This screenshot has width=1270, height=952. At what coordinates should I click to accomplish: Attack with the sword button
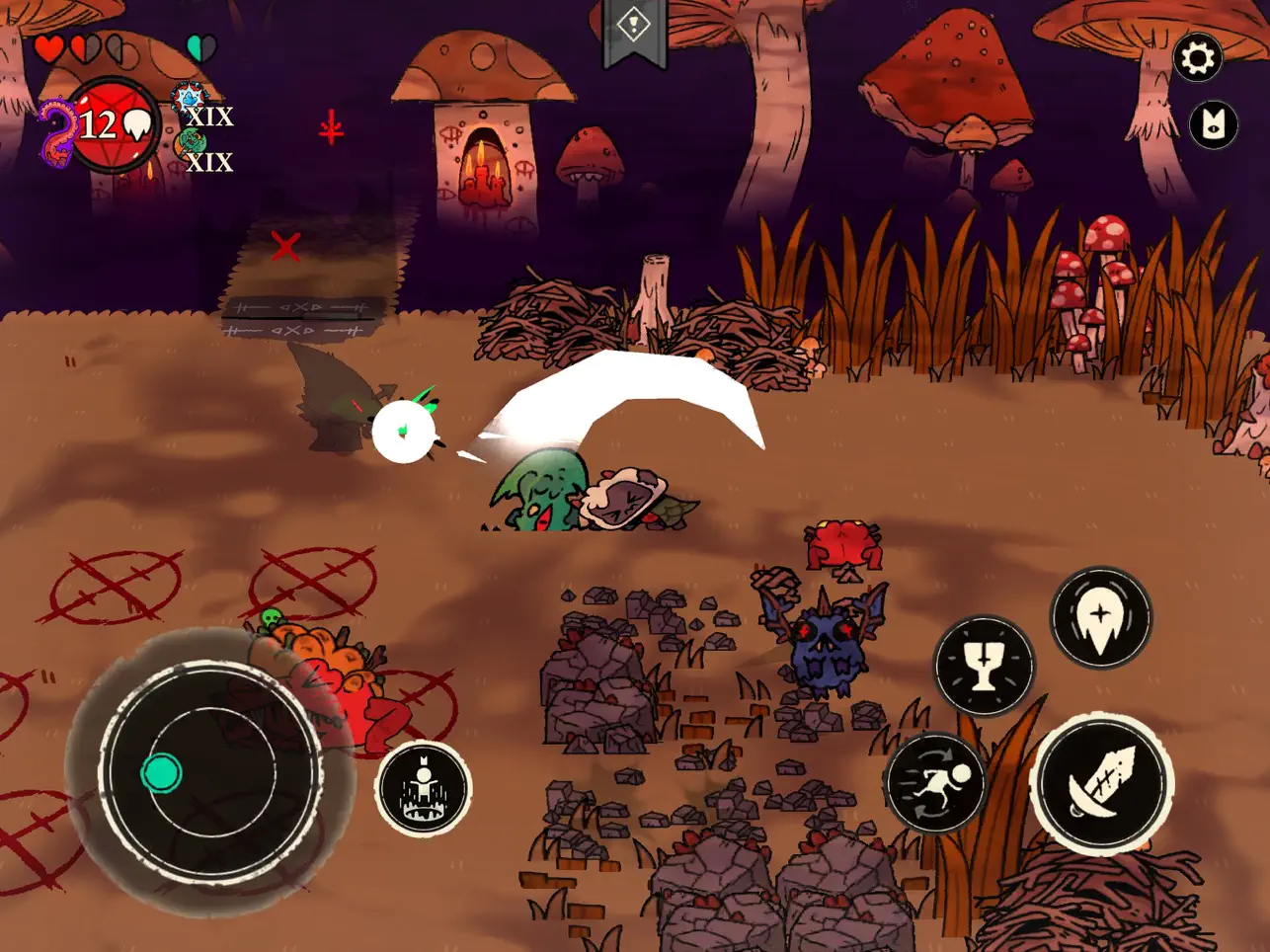pos(1101,783)
